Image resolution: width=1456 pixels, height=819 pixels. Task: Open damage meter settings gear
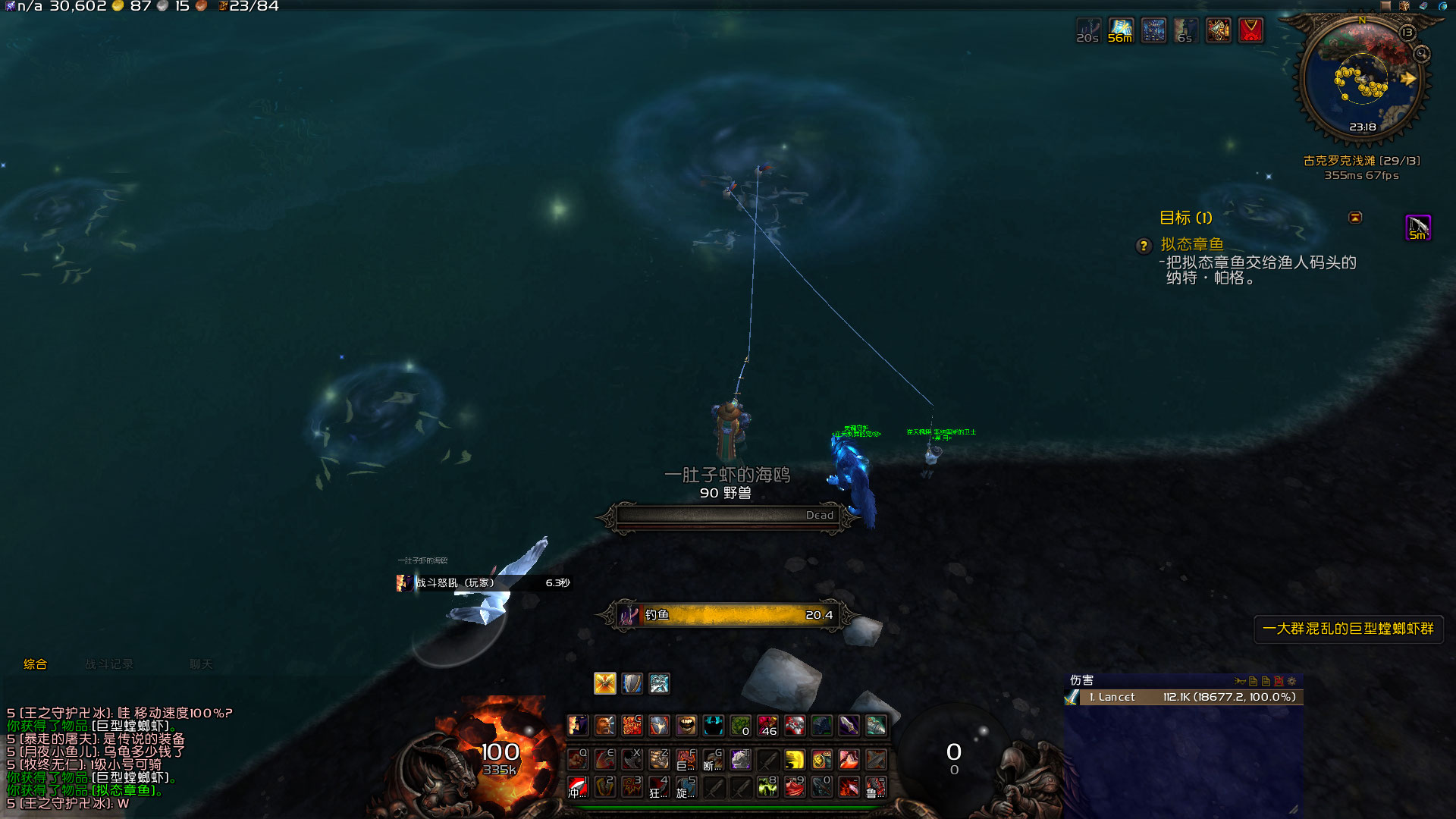click(x=1292, y=681)
